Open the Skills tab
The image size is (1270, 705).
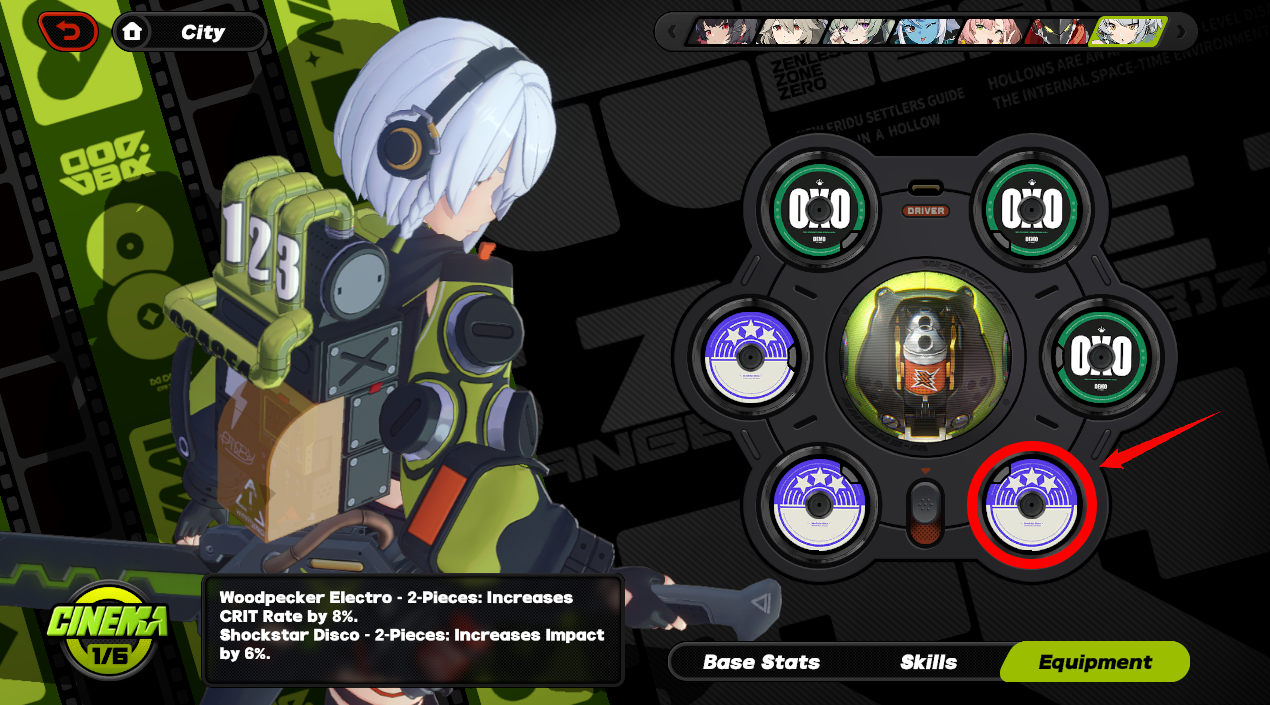(928, 662)
